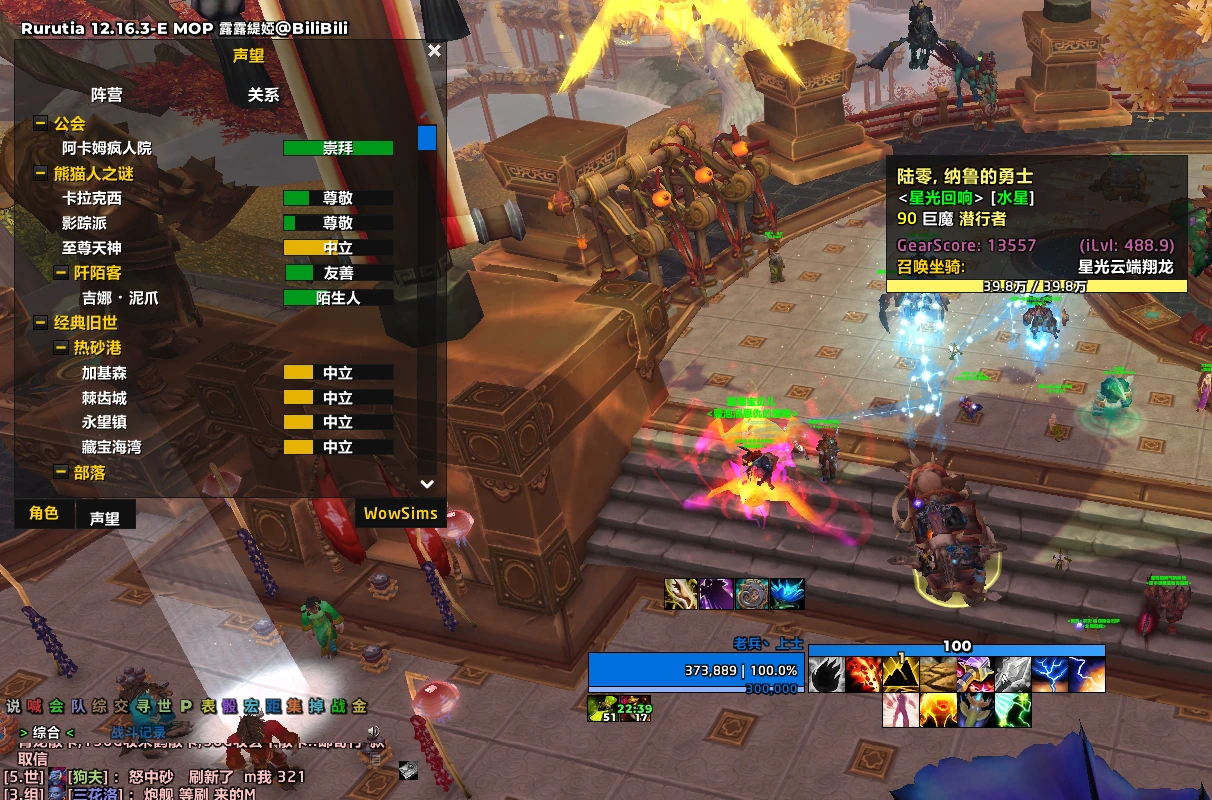1212x800 pixels.
Task: Collapse the 公会 guild category
Action: coord(41,124)
